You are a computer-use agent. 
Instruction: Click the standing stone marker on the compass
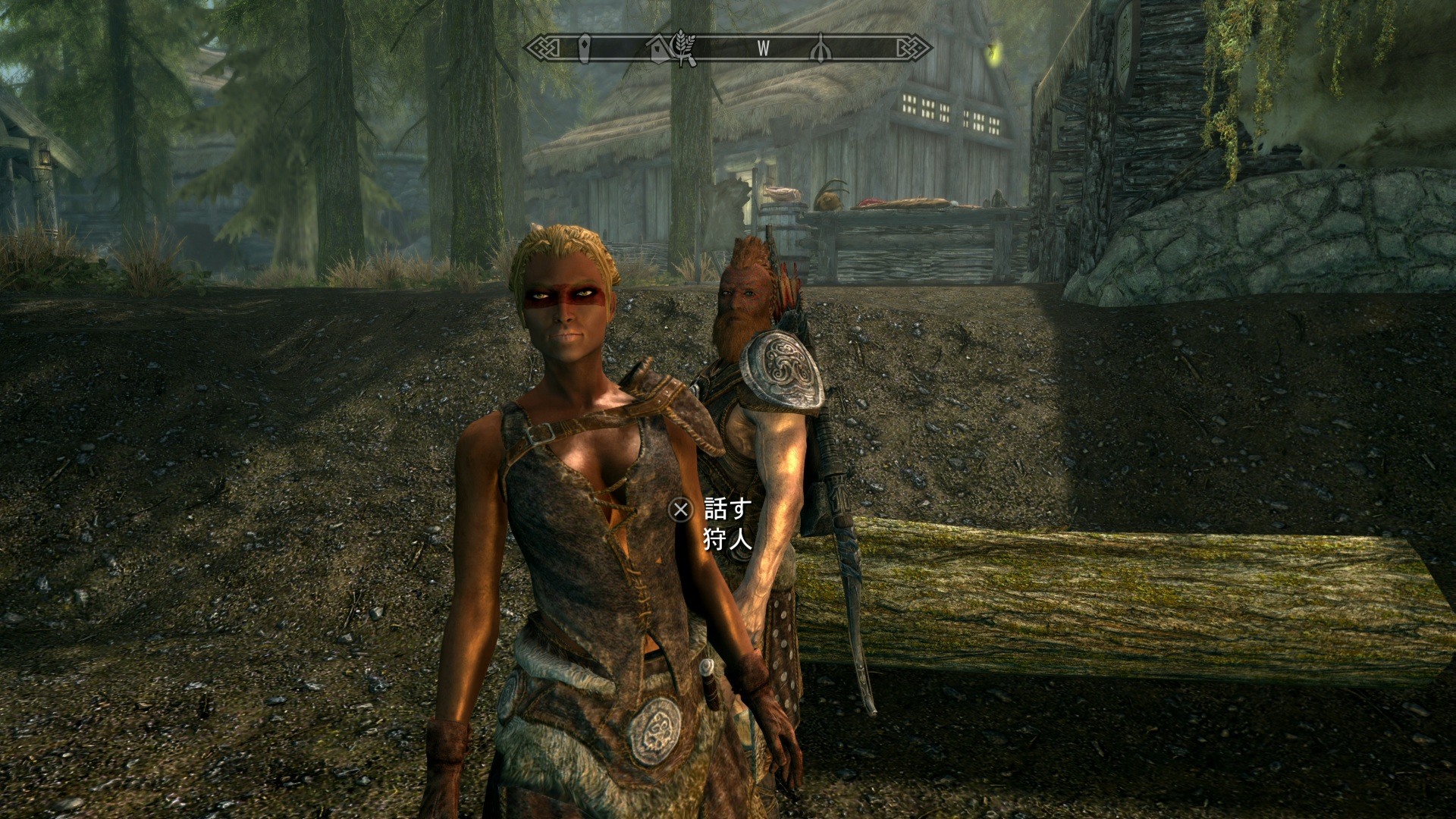coord(584,49)
